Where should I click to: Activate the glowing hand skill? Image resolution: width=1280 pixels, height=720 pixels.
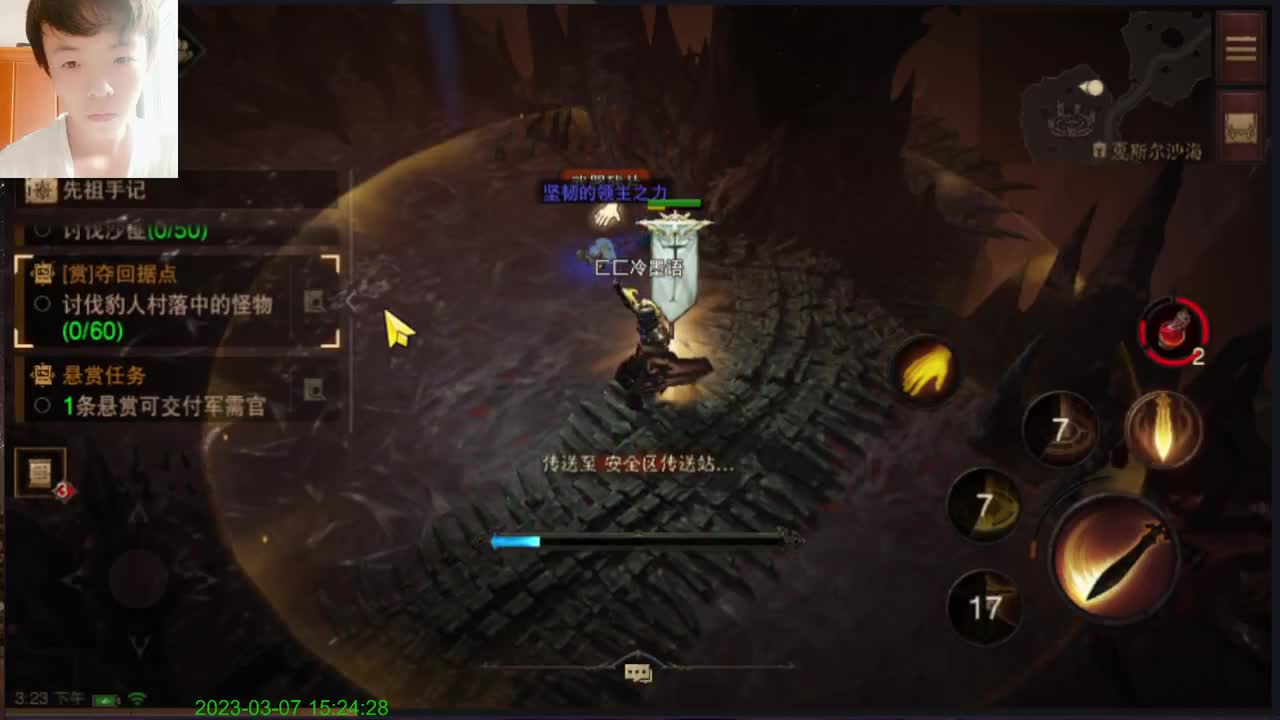point(925,370)
